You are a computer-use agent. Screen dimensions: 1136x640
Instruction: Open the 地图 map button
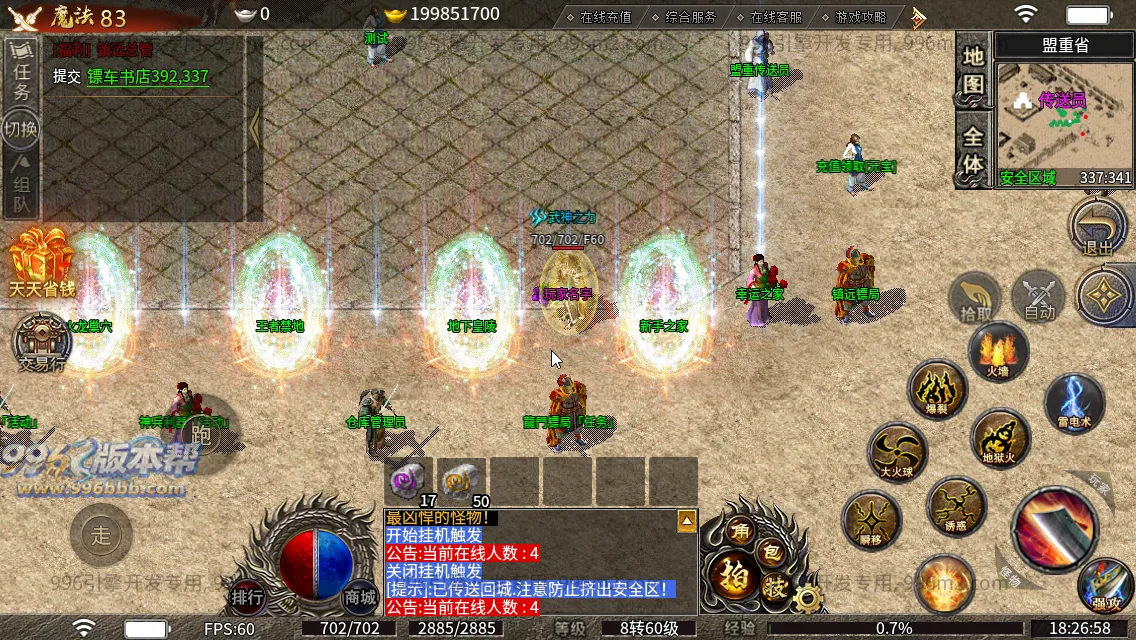[973, 72]
